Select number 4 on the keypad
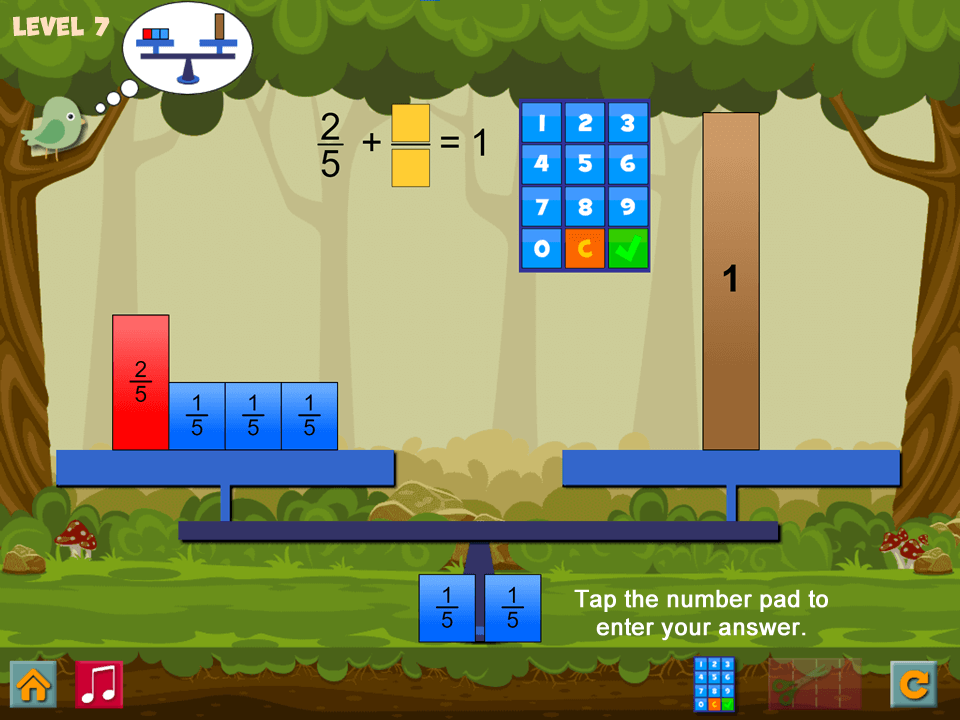The width and height of the screenshot is (960, 720). (541, 165)
